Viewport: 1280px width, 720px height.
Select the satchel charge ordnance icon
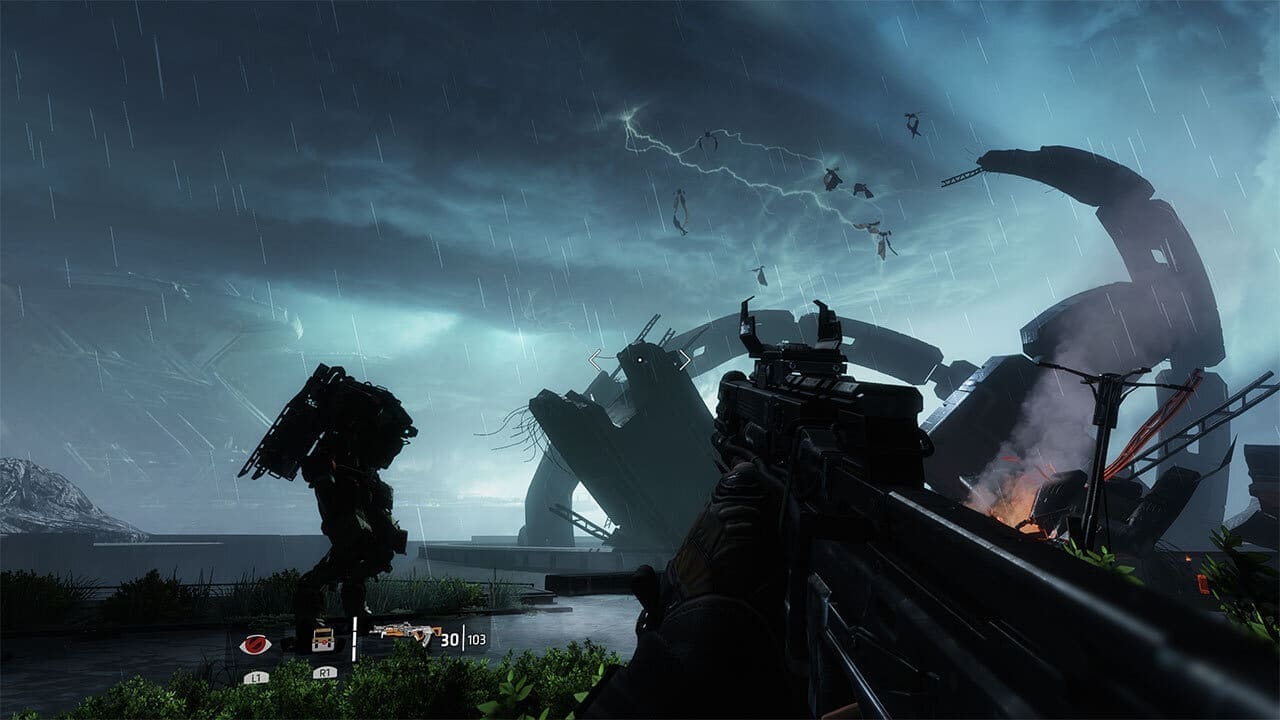322,640
